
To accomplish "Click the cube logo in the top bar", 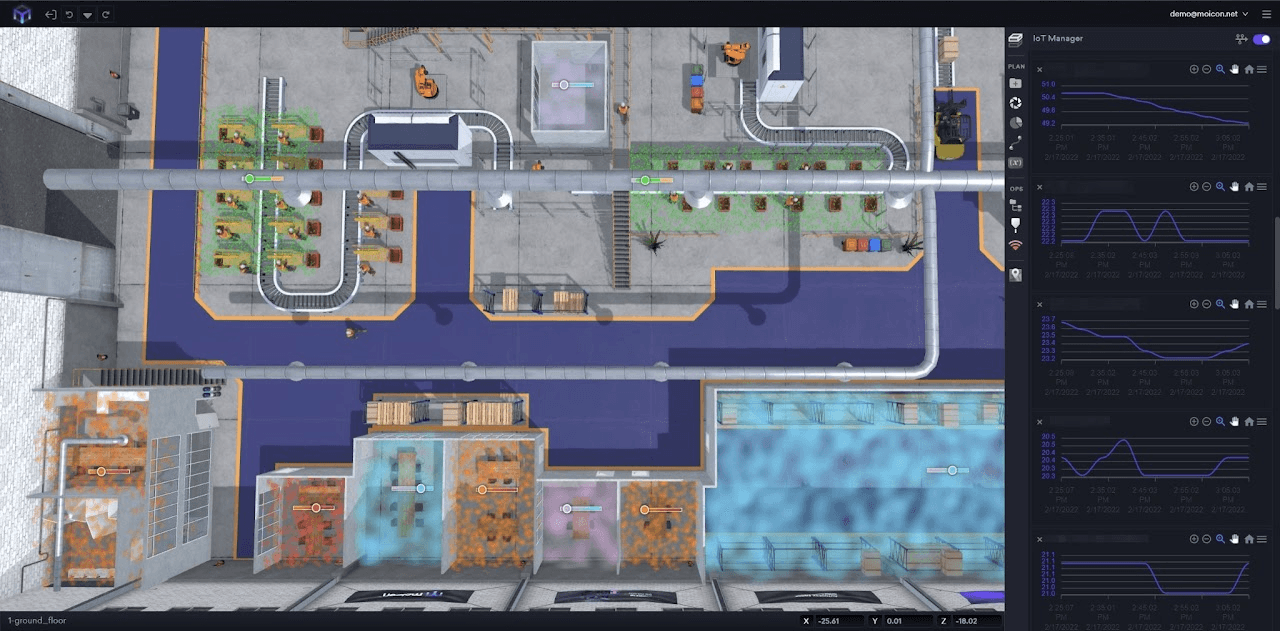I will (x=22, y=14).
